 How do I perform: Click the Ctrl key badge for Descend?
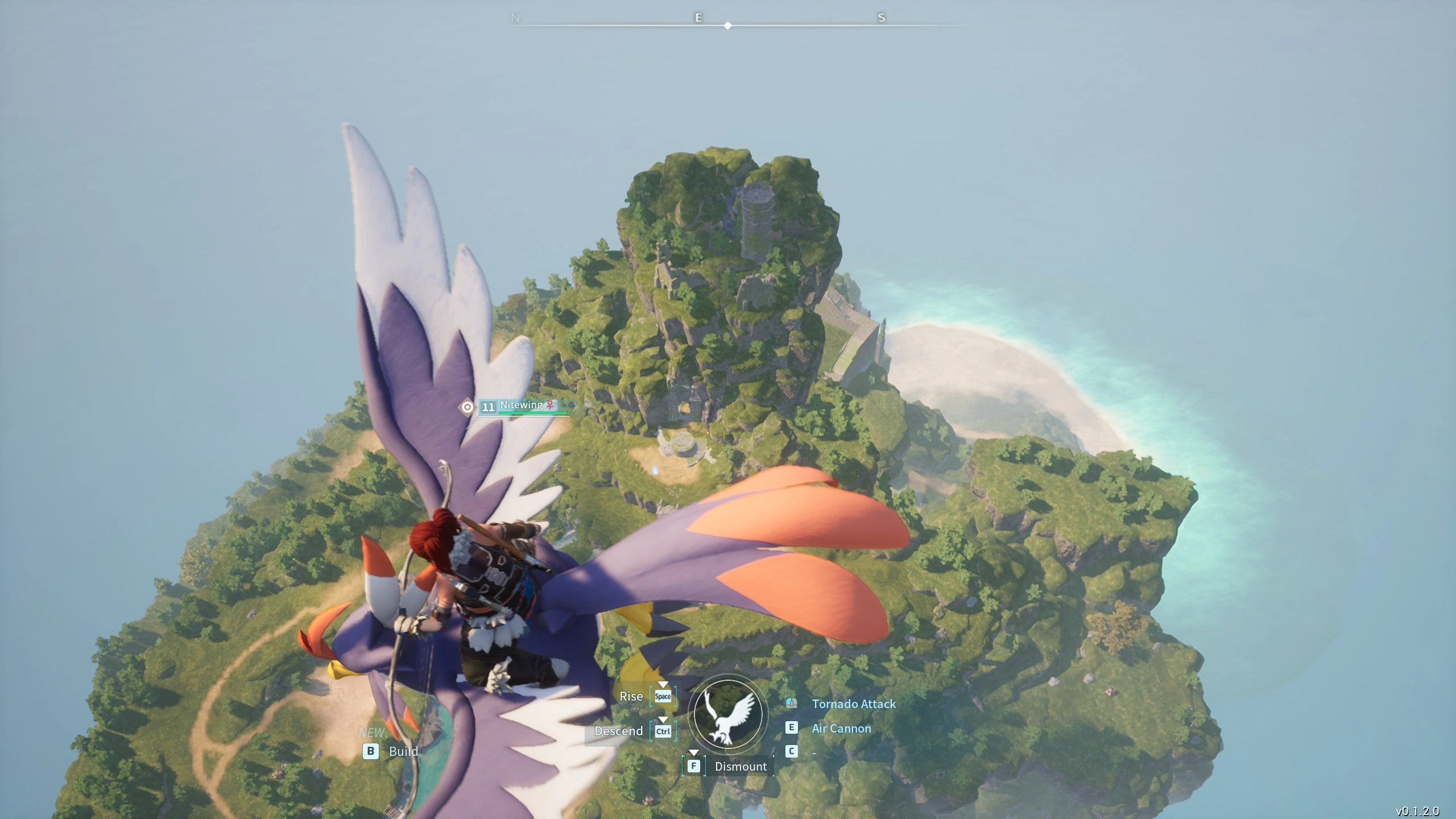664,731
